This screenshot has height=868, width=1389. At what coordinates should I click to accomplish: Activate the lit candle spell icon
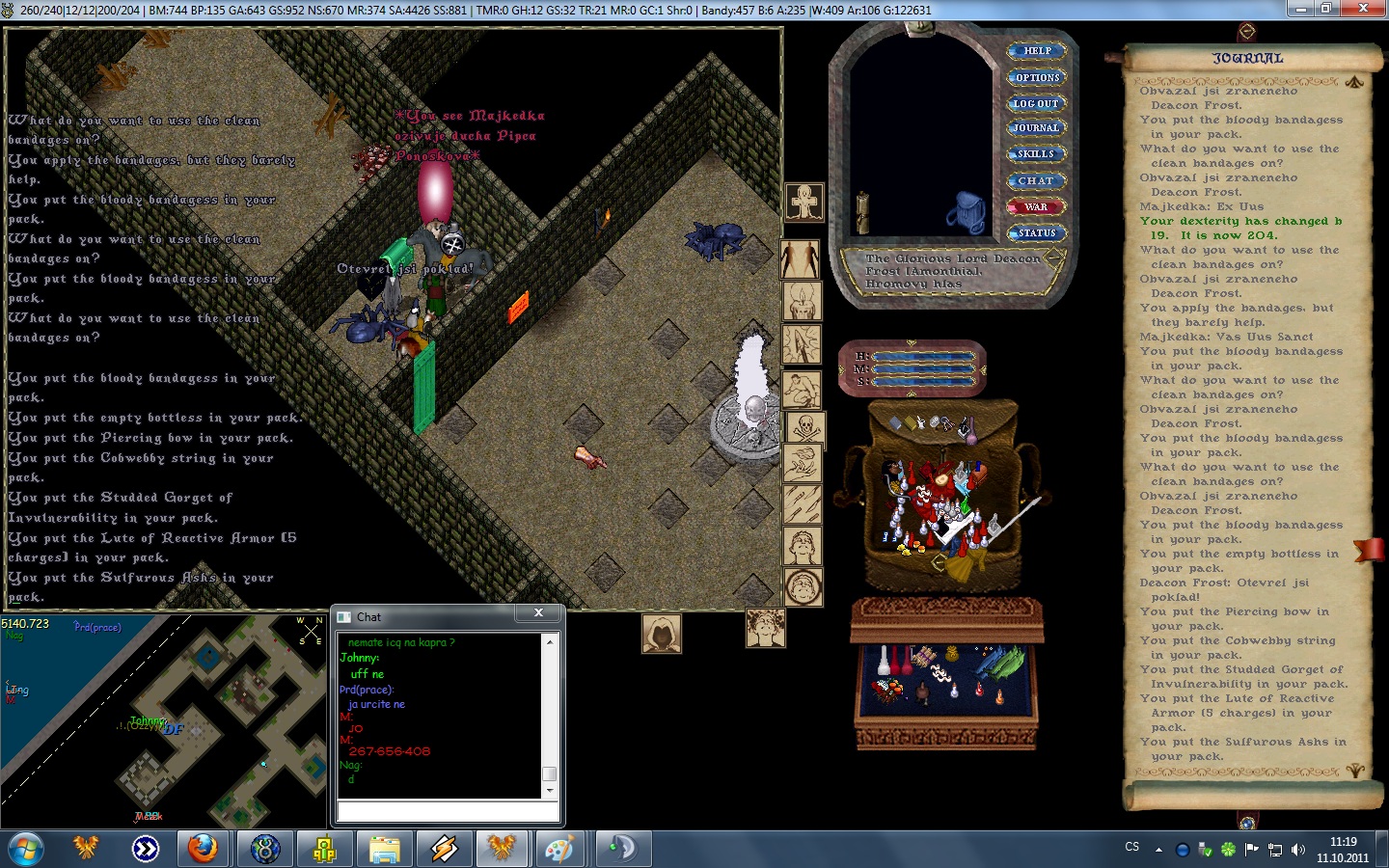pos(802,302)
